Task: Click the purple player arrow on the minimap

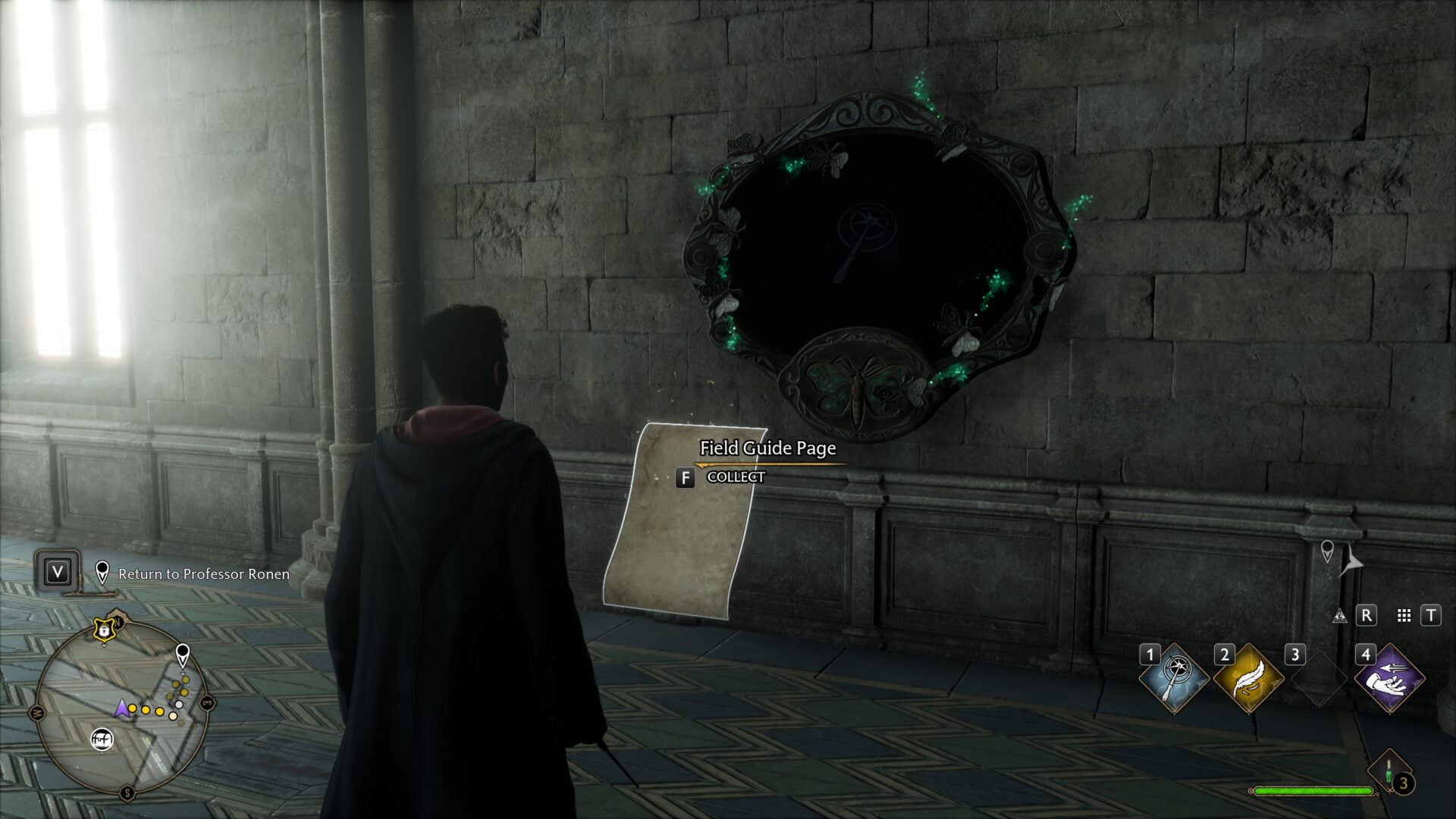Action: coord(123,709)
